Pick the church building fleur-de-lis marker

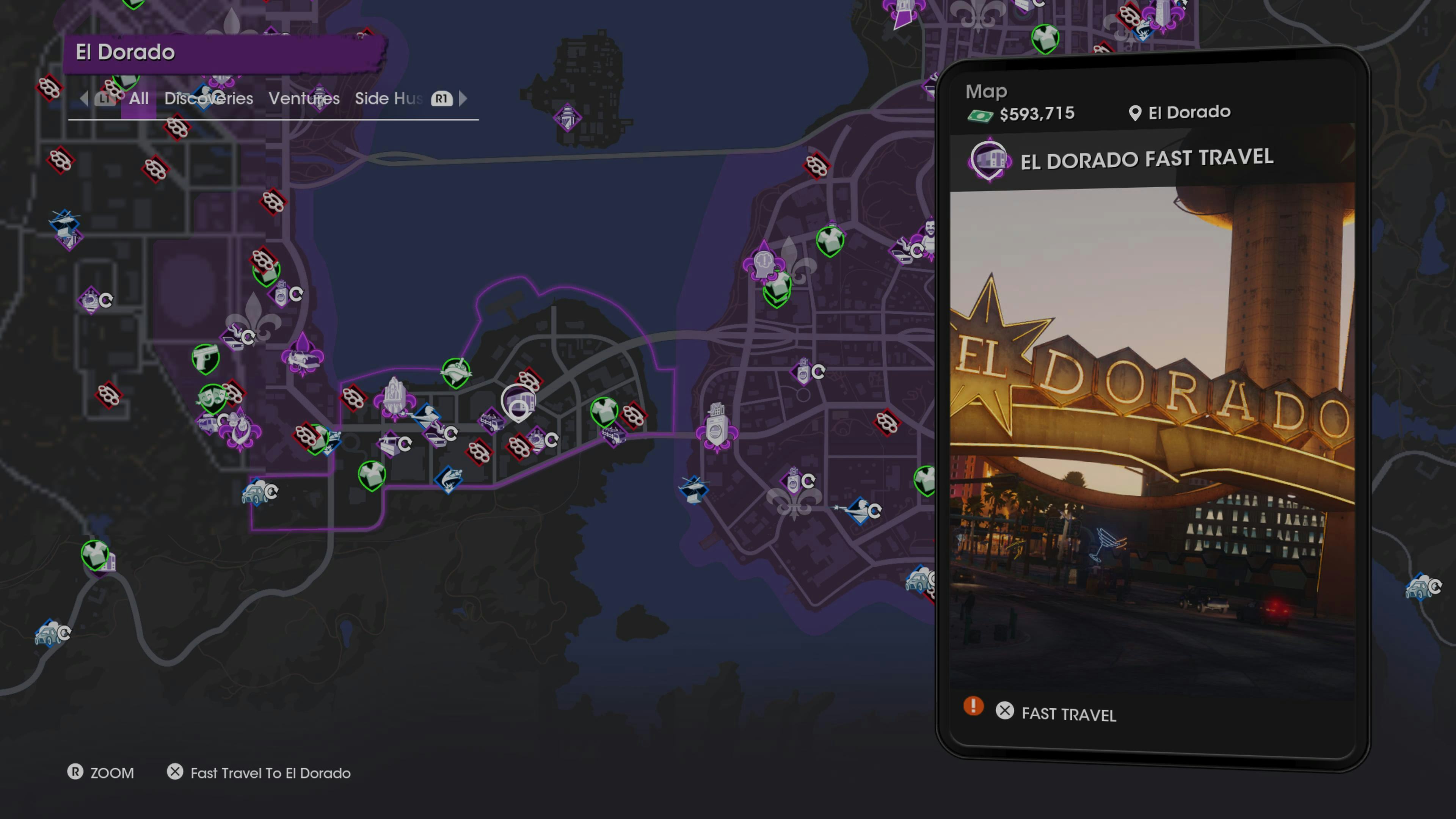(x=394, y=398)
